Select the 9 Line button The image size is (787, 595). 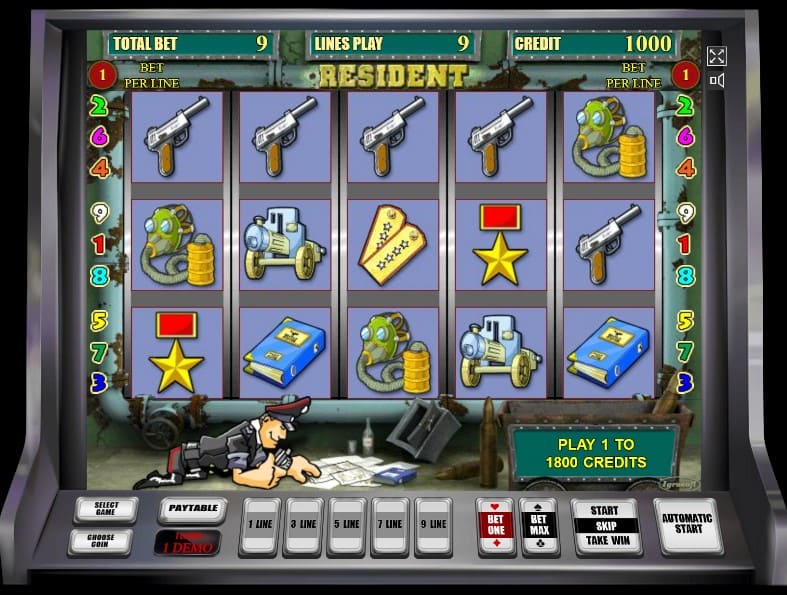pos(434,525)
